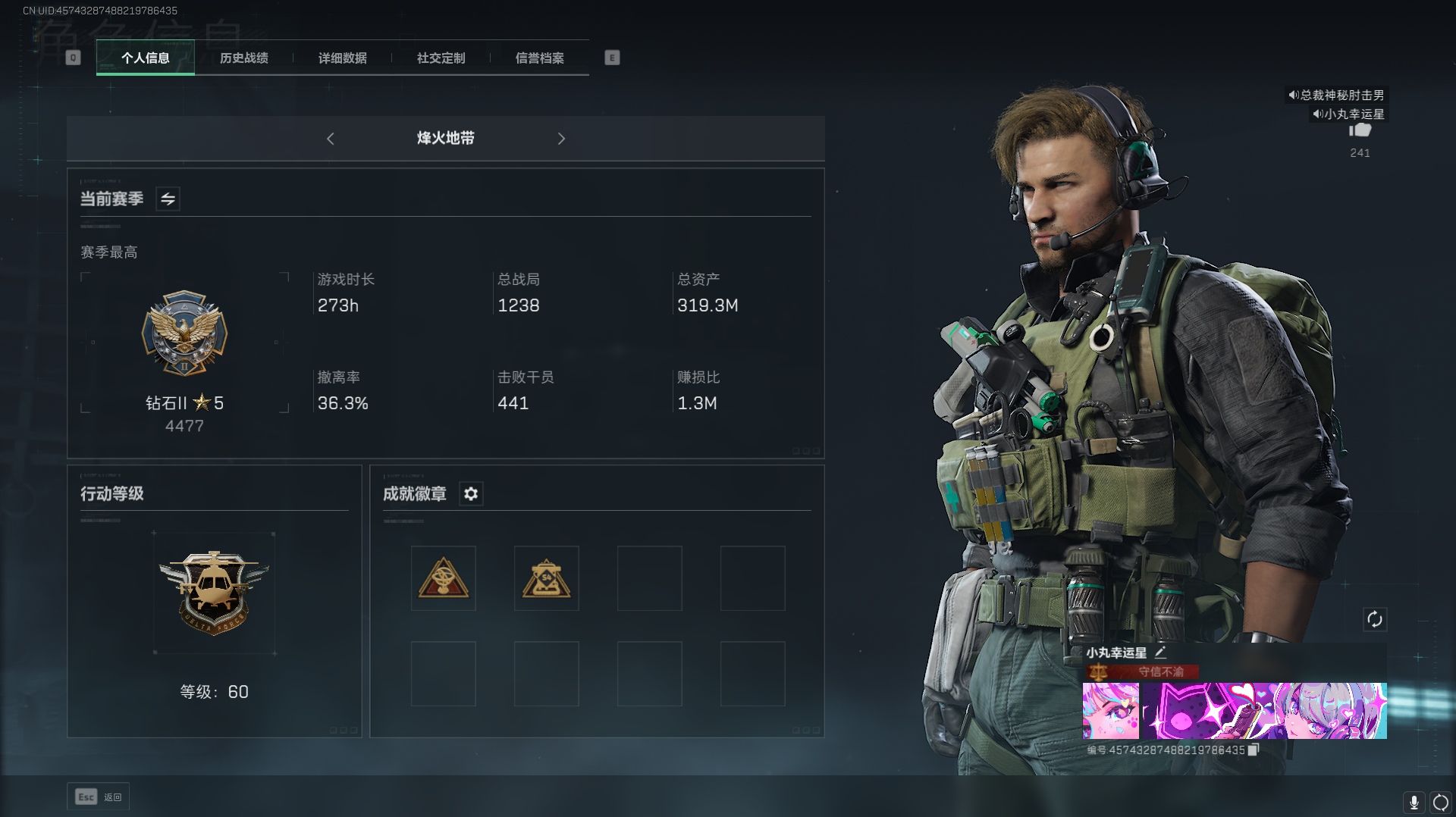Rotate the operator model with the refresh icon
Viewport: 1456px width, 817px height.
point(1375,619)
